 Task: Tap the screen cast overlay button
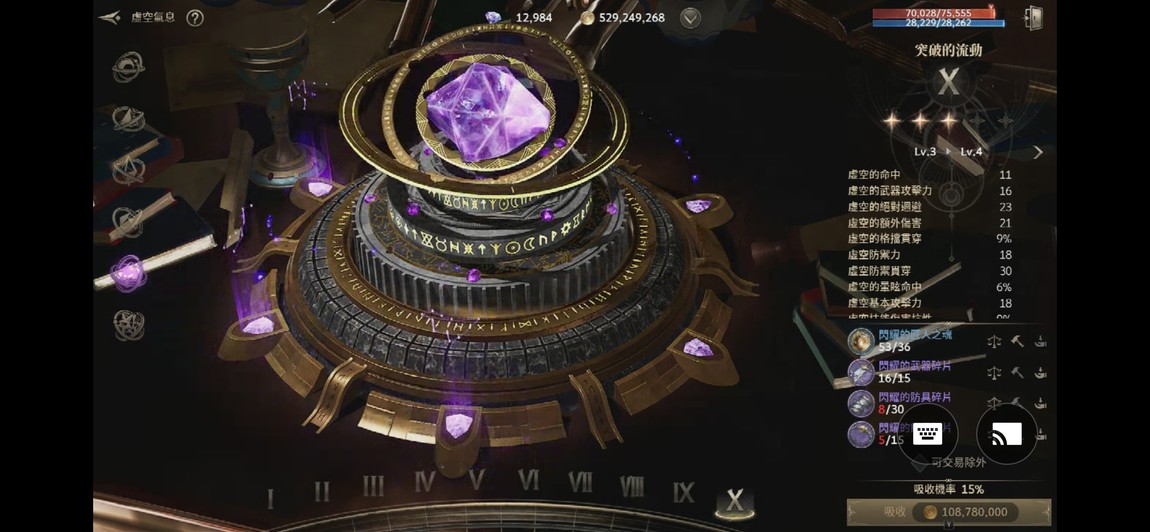[x=1006, y=433]
